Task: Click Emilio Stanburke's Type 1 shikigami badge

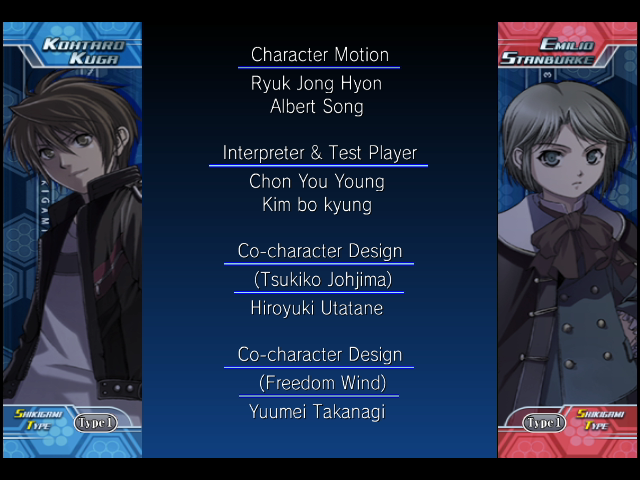Action: [x=545, y=423]
